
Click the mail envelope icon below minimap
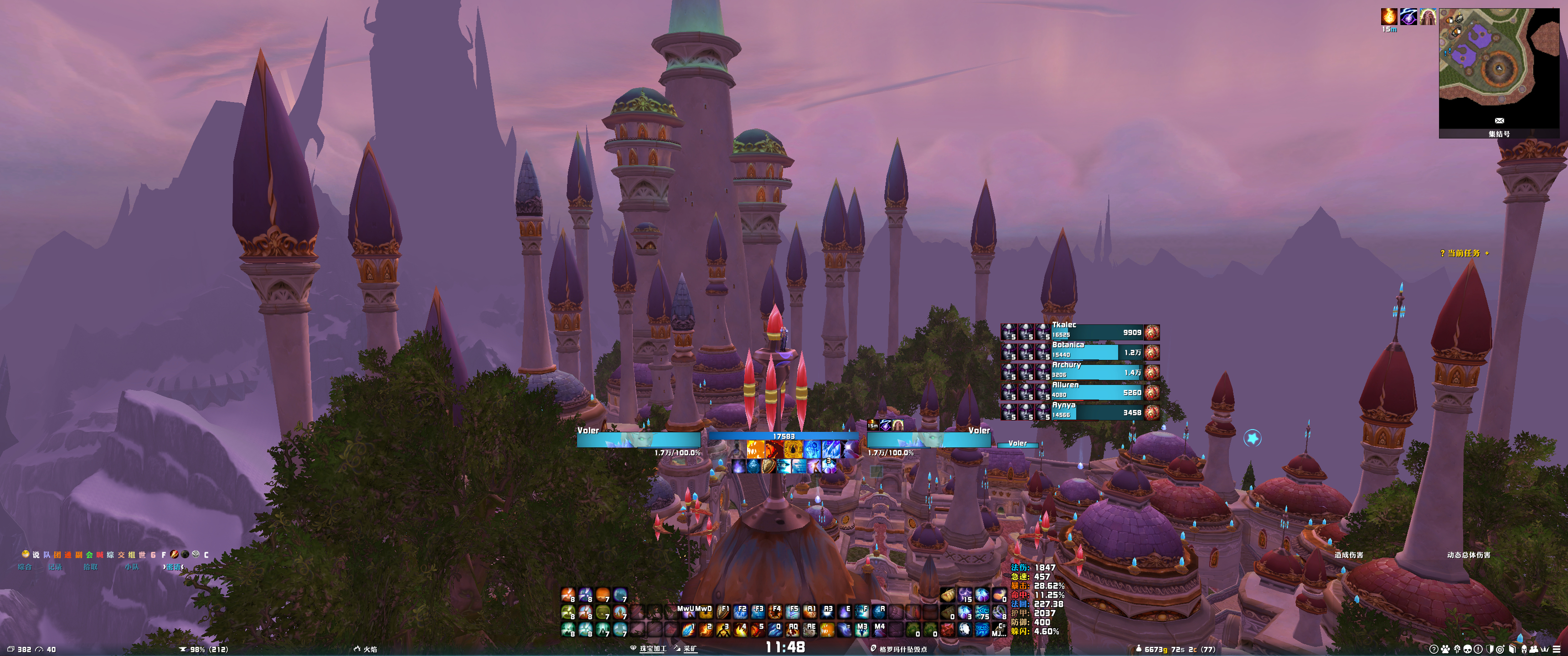pos(1499,120)
